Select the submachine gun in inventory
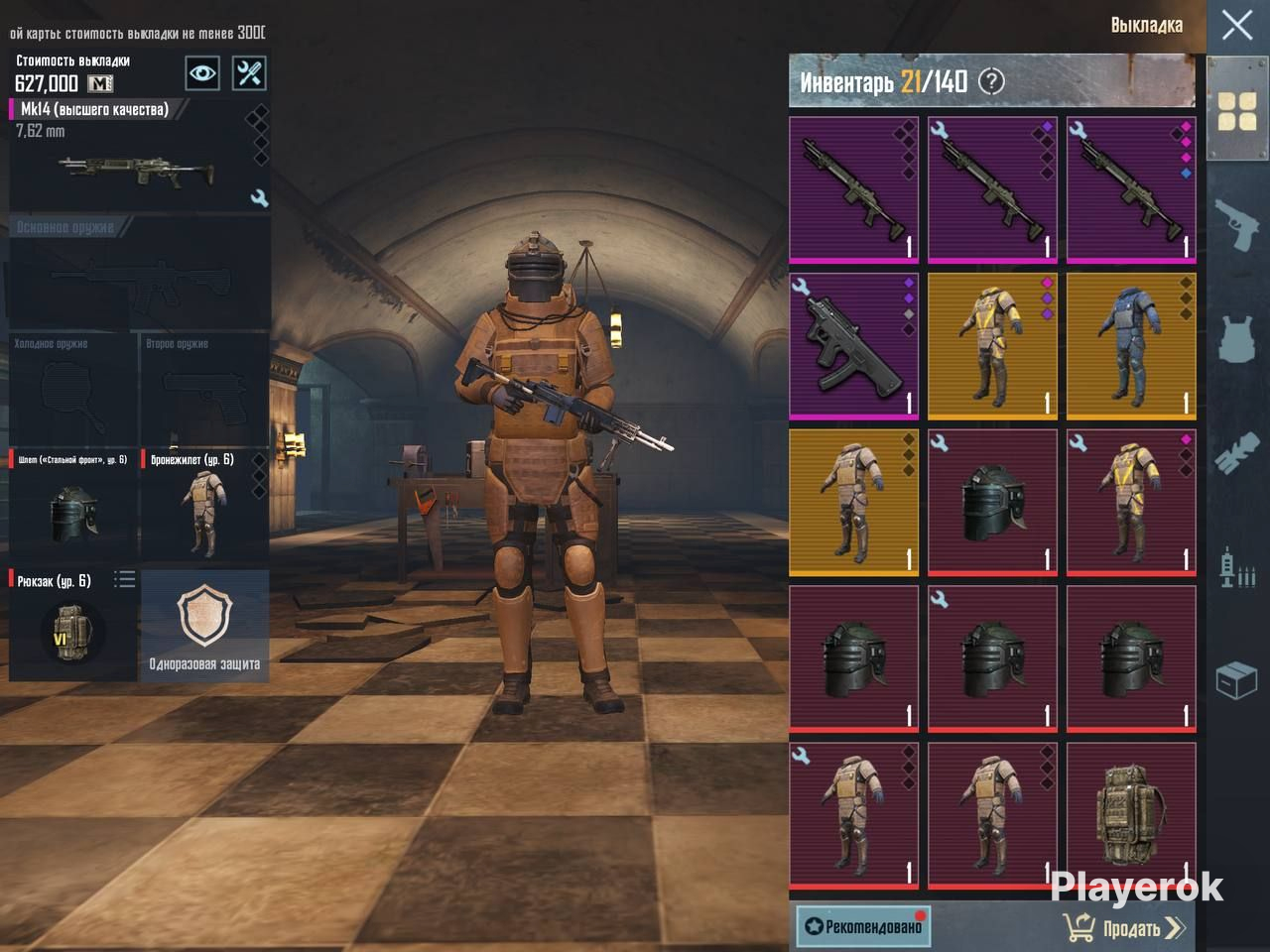This screenshot has width=1270, height=952. coord(854,346)
